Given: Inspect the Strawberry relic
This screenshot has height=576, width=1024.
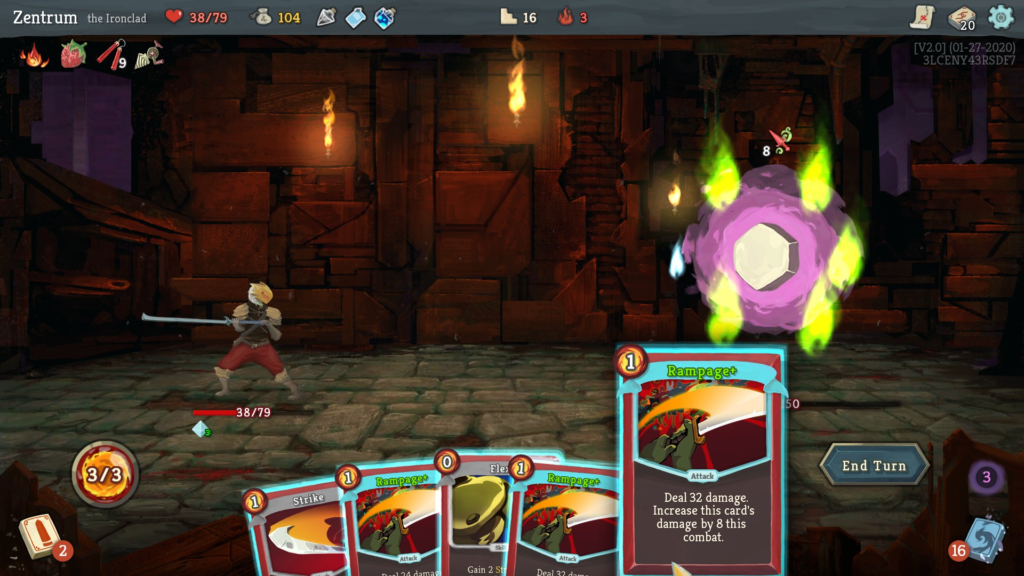Looking at the screenshot, I should pyautogui.click(x=74, y=55).
